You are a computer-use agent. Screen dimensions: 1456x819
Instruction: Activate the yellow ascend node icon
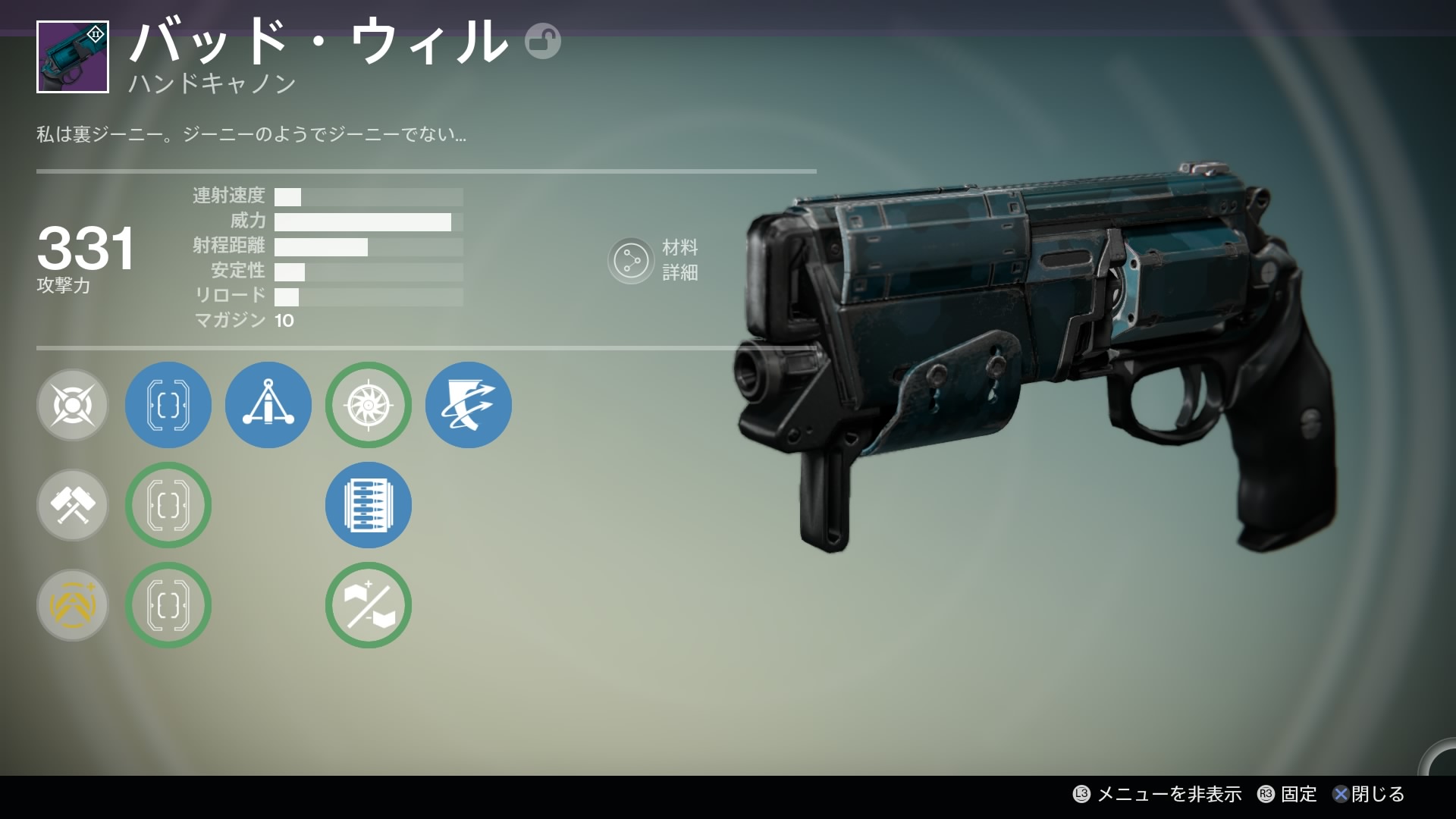coord(73,605)
